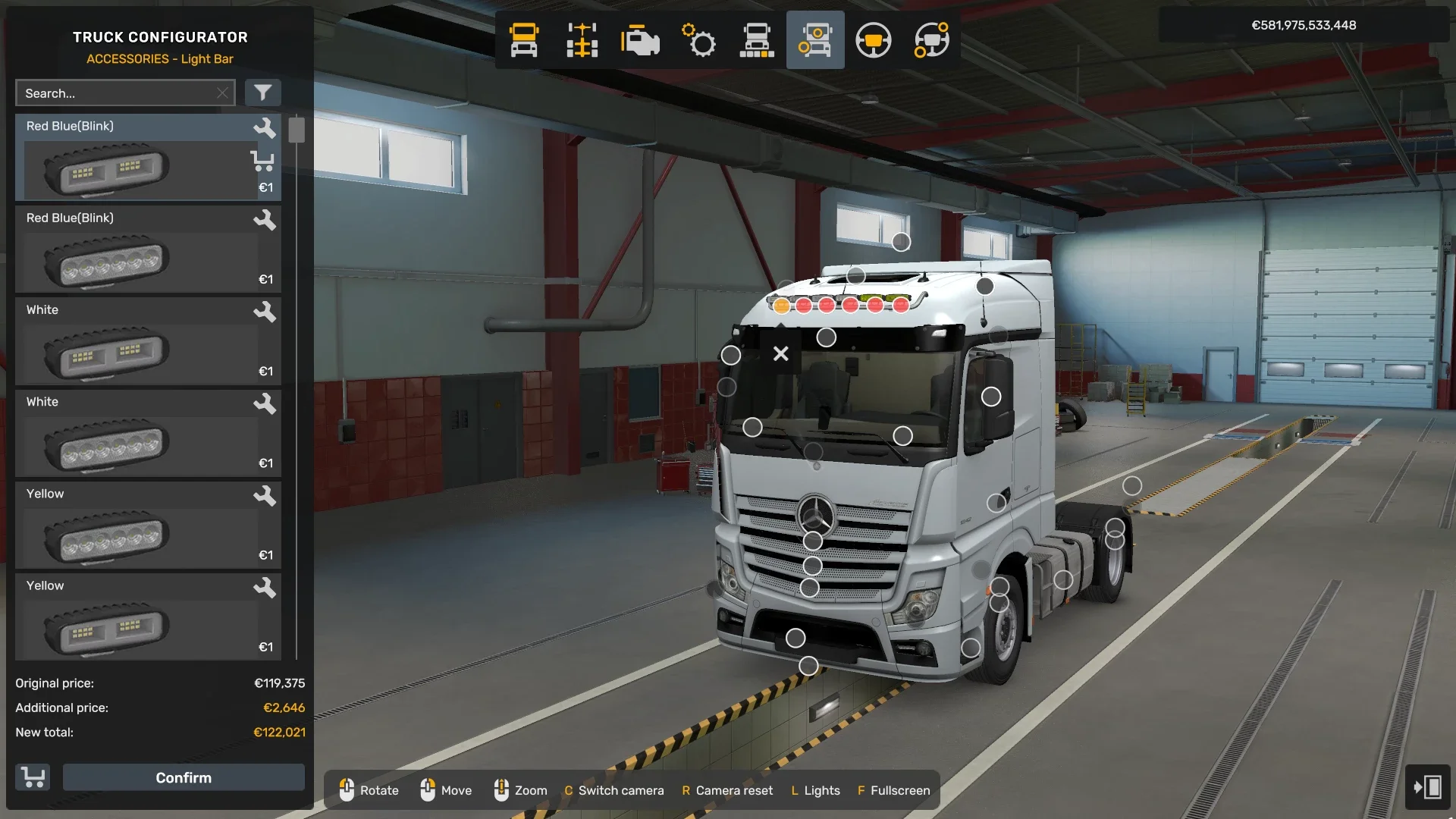Open the chassis configuration tab
Viewport: 1456px width, 819px height.
(581, 40)
